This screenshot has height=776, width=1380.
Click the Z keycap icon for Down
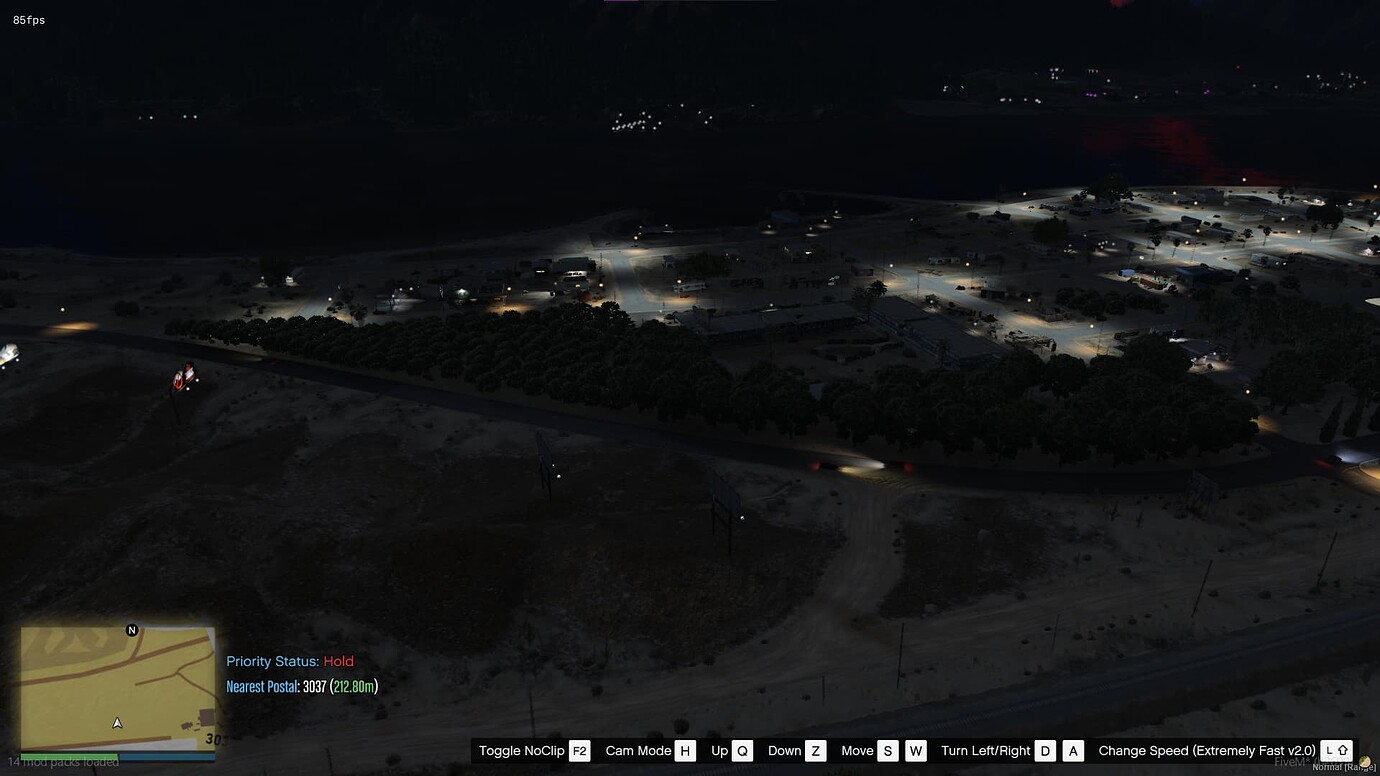[x=814, y=750]
